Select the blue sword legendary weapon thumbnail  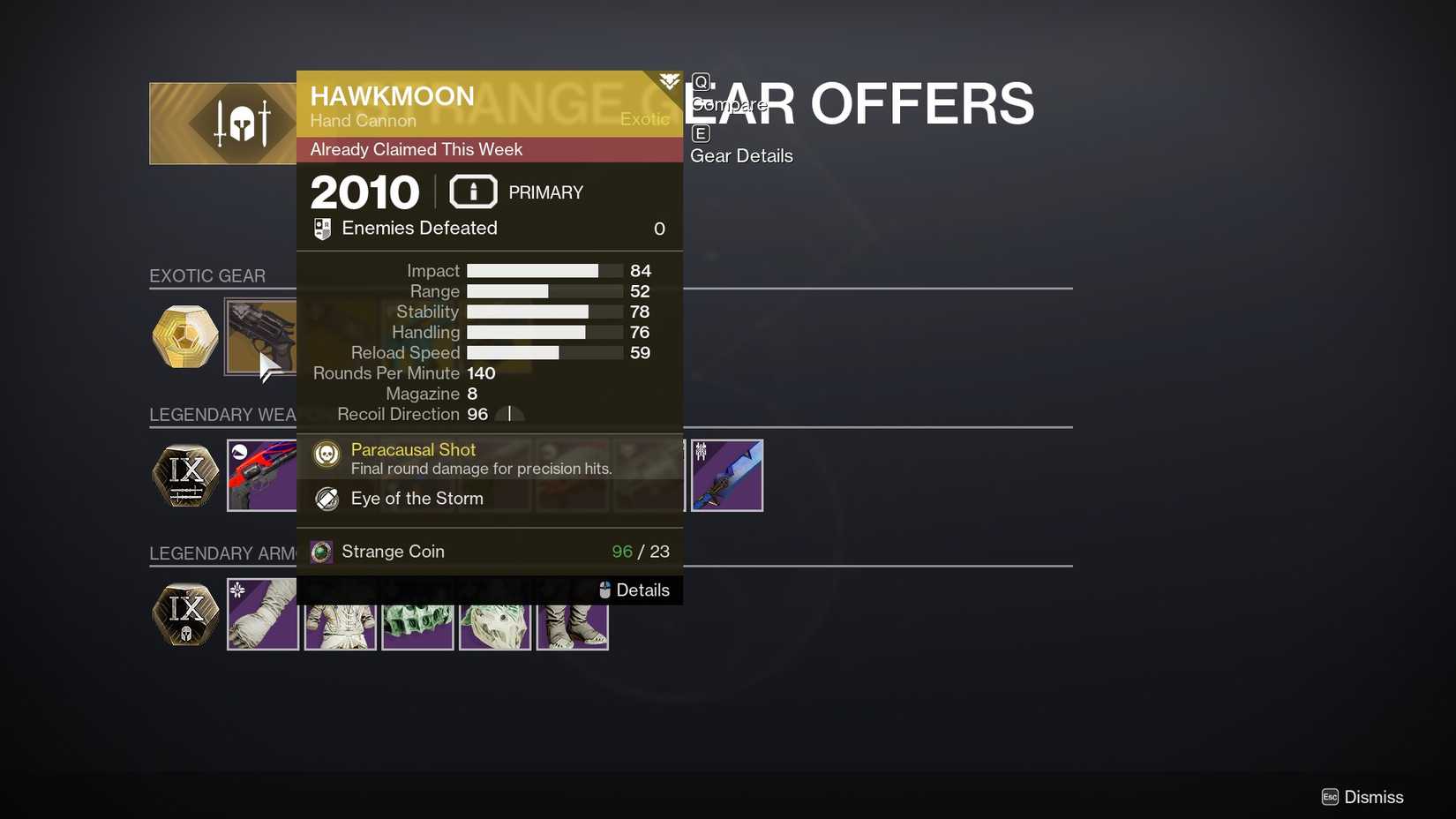pos(727,475)
